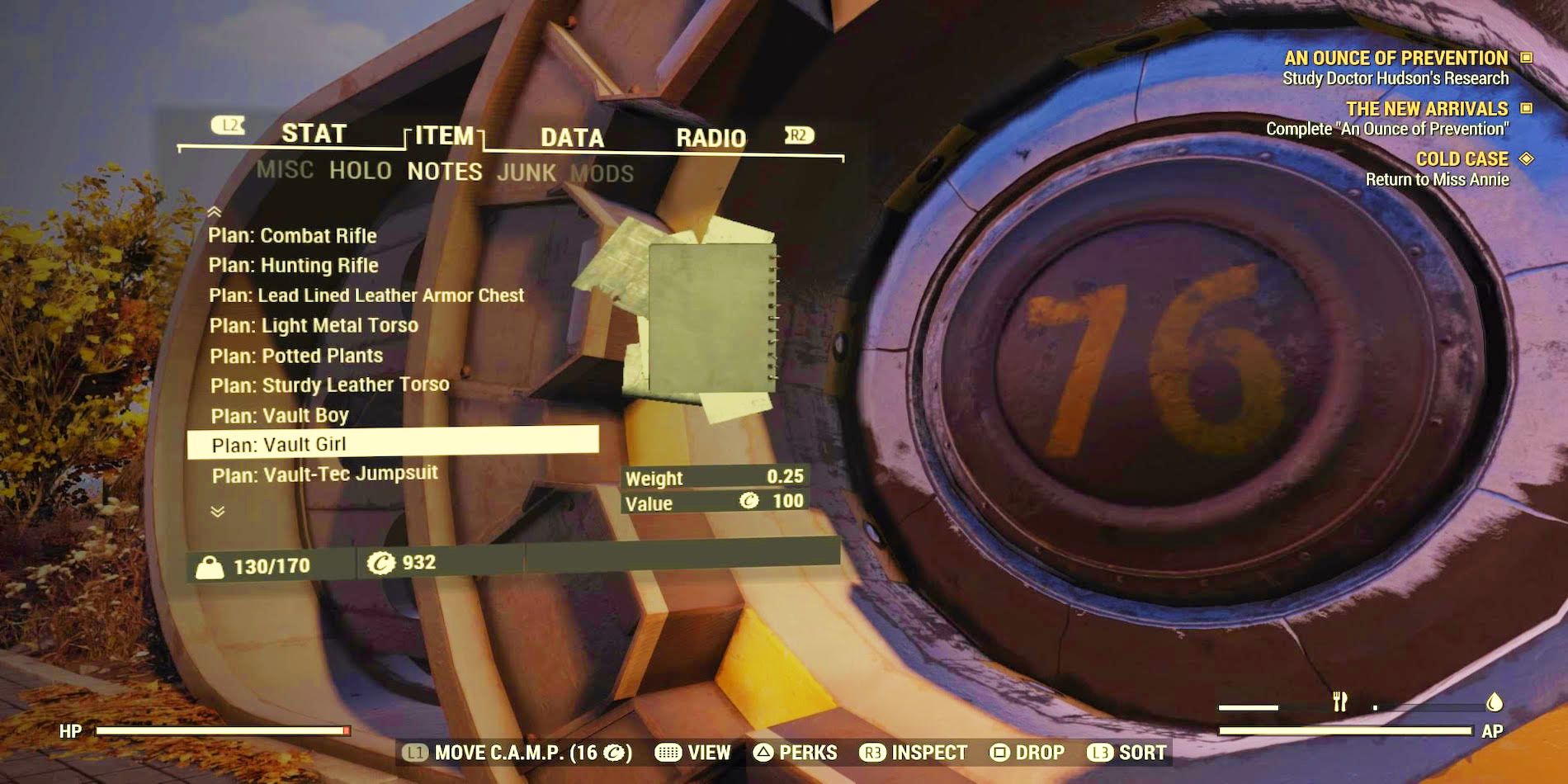
Task: Switch to the DATA tab
Action: point(572,137)
